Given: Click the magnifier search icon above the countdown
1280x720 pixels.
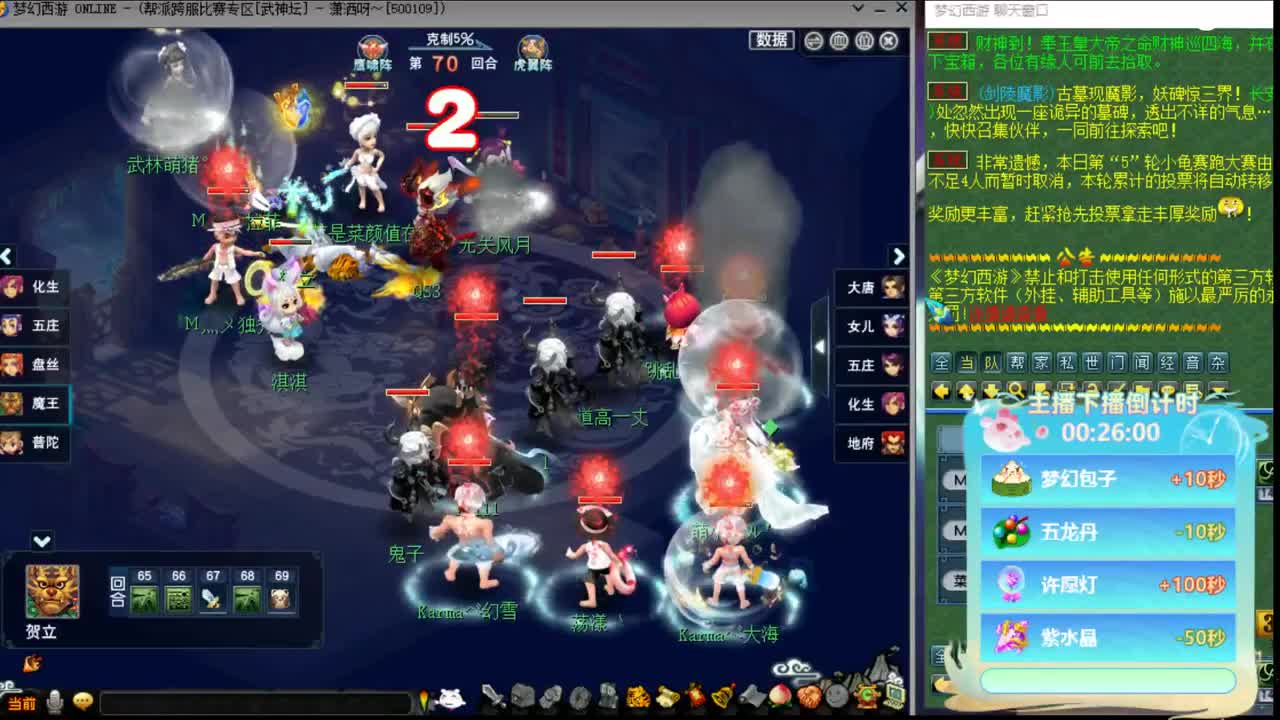Looking at the screenshot, I should click(x=1016, y=388).
